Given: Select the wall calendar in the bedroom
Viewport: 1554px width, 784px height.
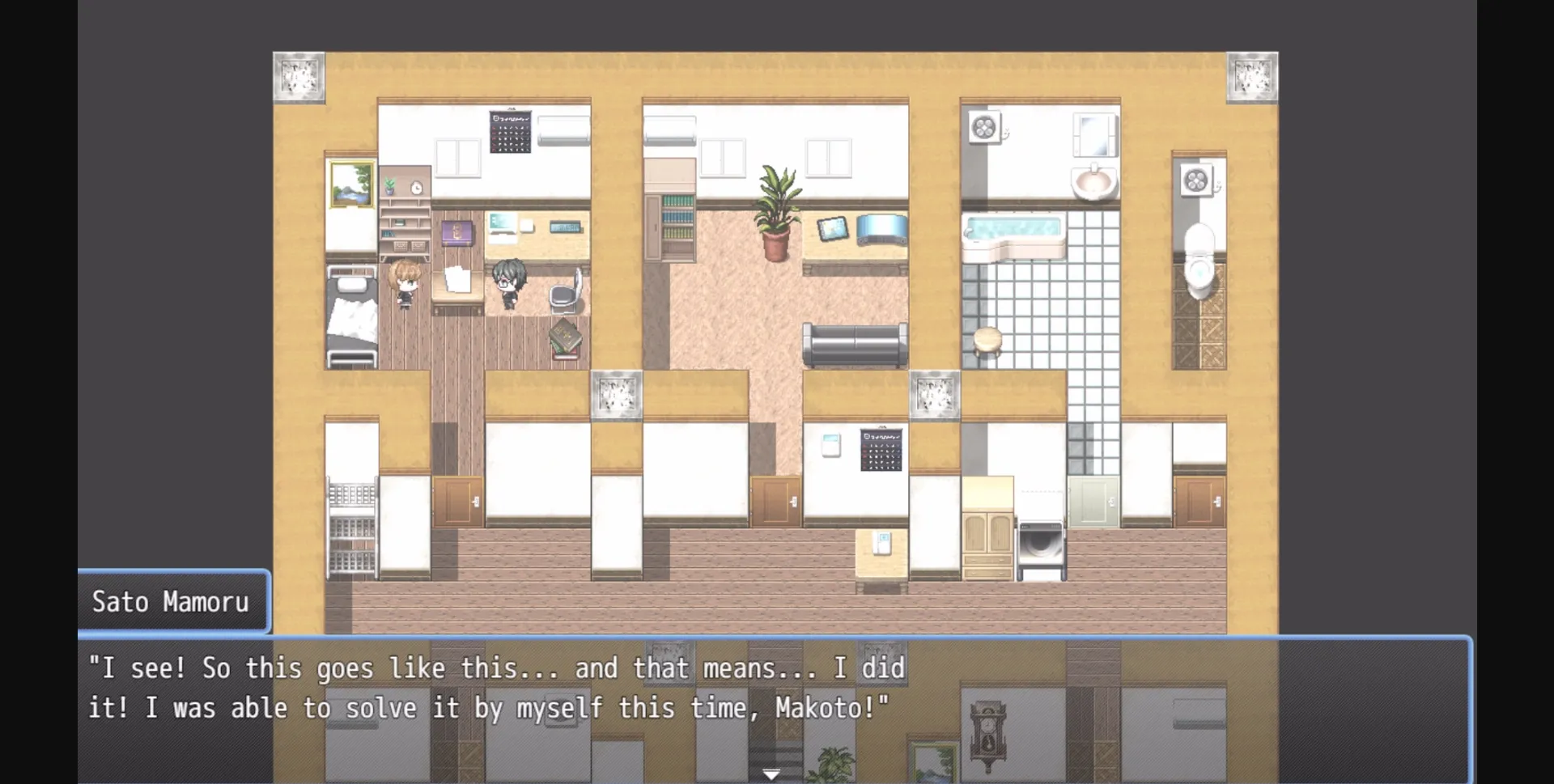Looking at the screenshot, I should coord(512,132).
